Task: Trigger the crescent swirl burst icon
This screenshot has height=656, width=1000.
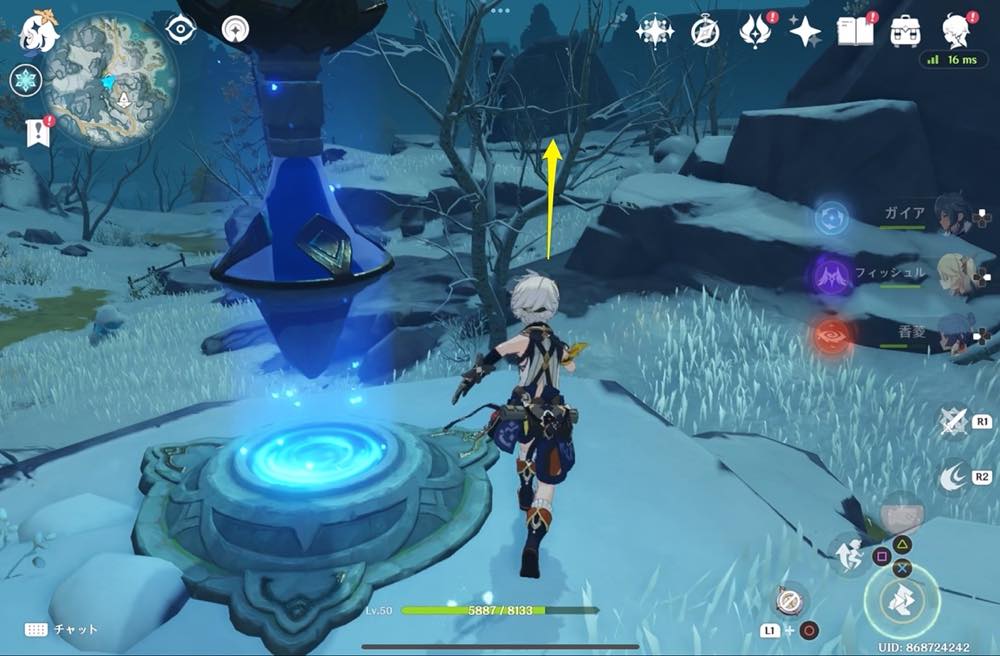Action: pos(954,479)
